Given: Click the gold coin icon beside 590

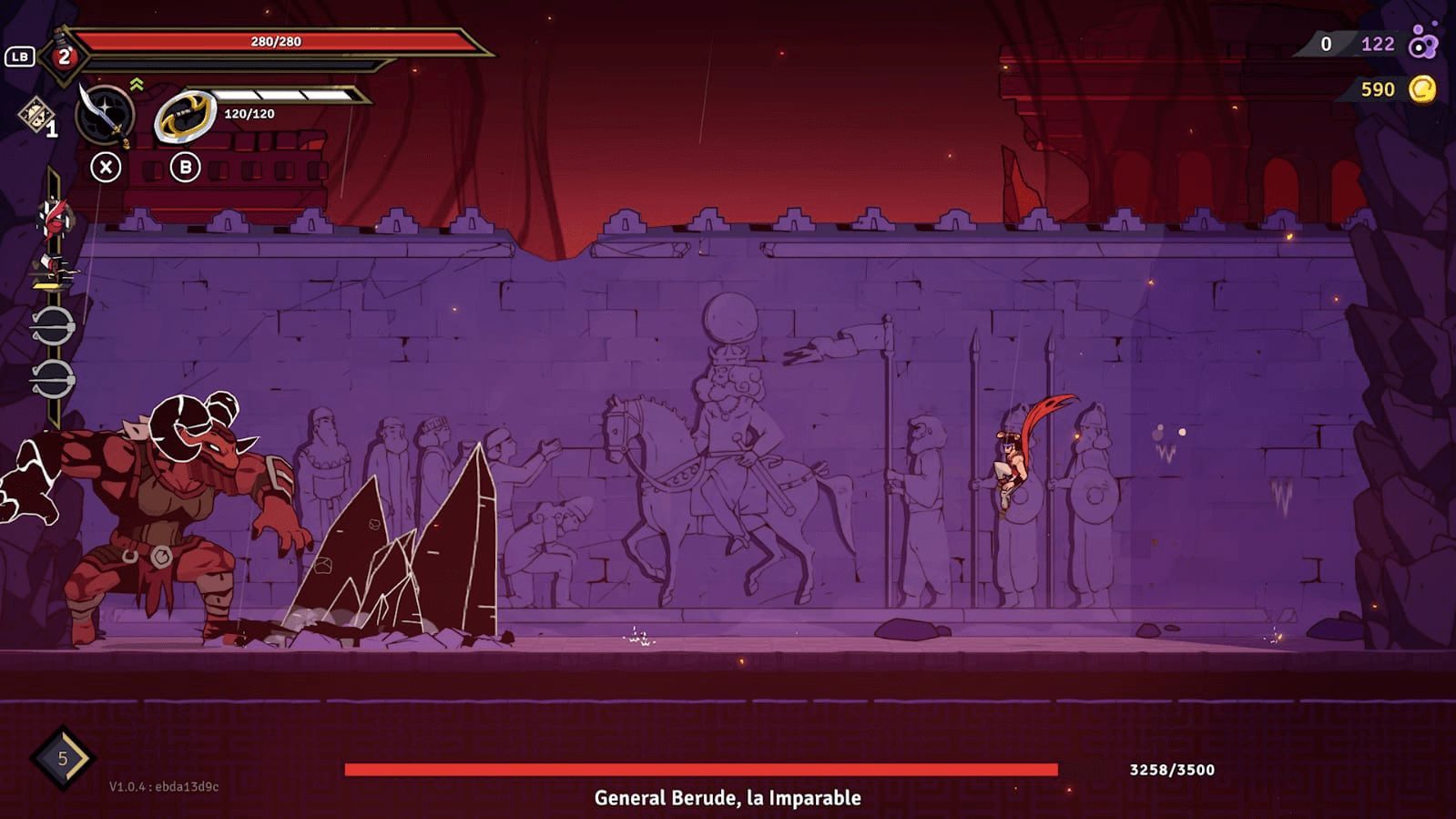Looking at the screenshot, I should (1422, 89).
